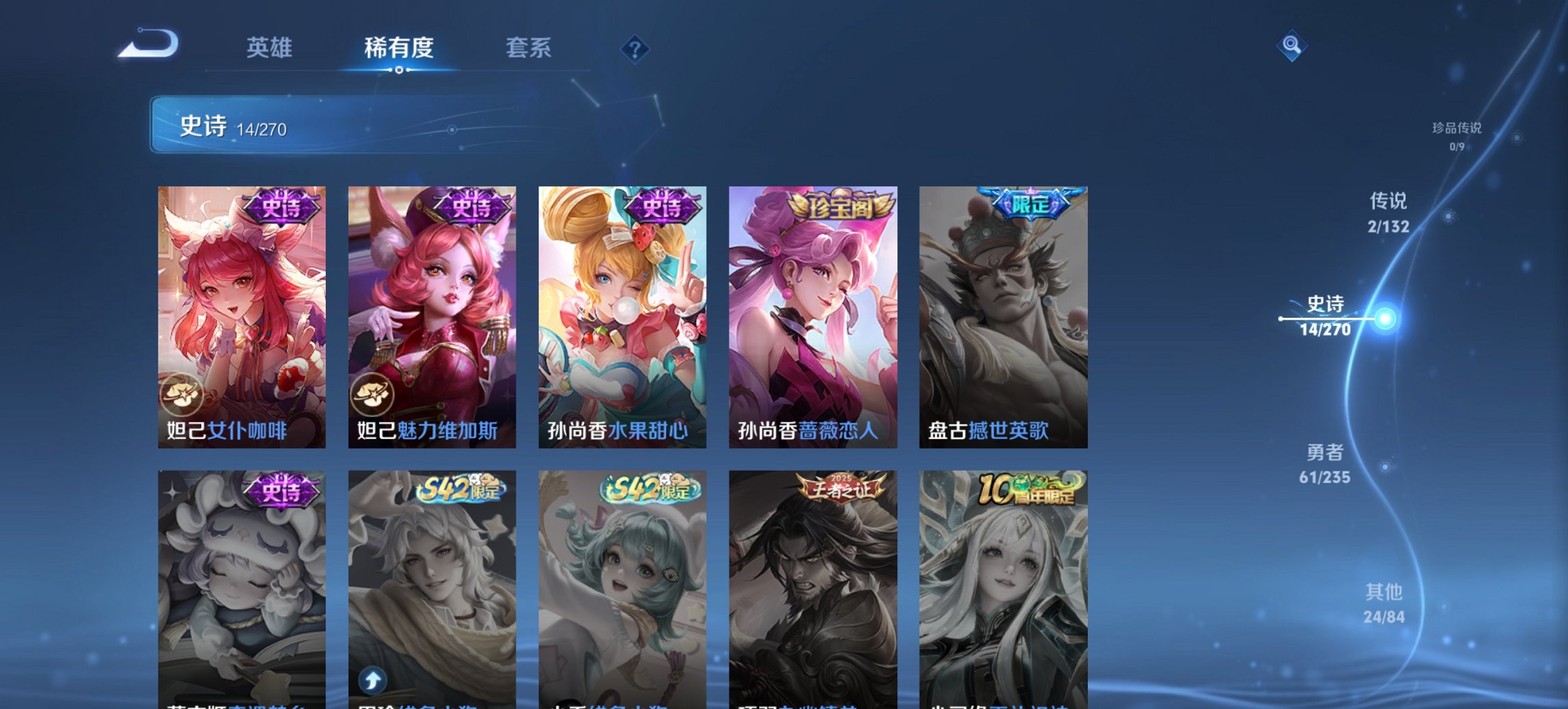Screen dimensions: 1568x709
Task: Click the back arrow to leave collection view
Action: [x=147, y=46]
